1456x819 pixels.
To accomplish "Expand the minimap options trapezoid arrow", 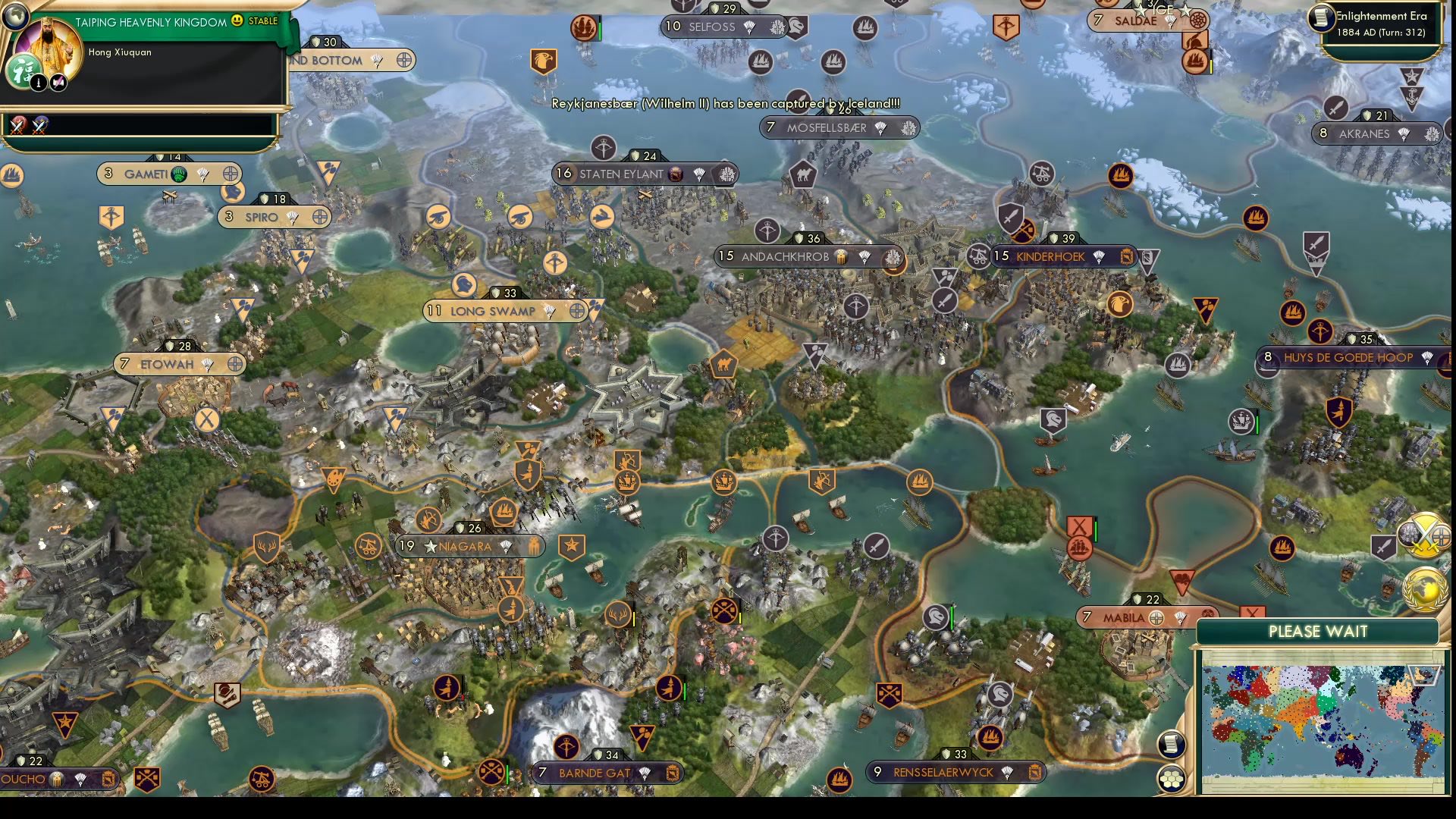I will pyautogui.click(x=1423, y=676).
